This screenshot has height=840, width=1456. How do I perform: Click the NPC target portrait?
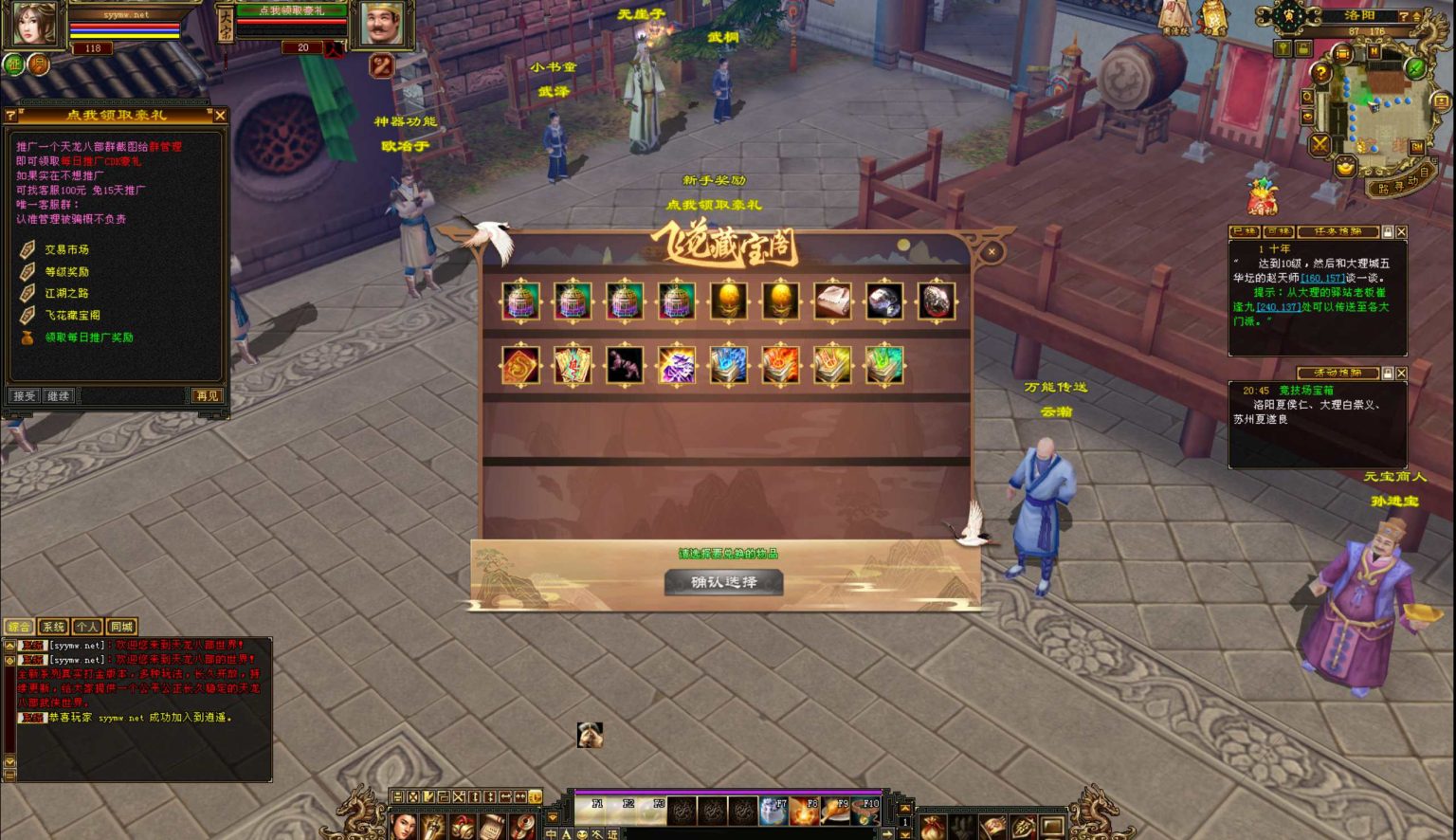click(381, 24)
